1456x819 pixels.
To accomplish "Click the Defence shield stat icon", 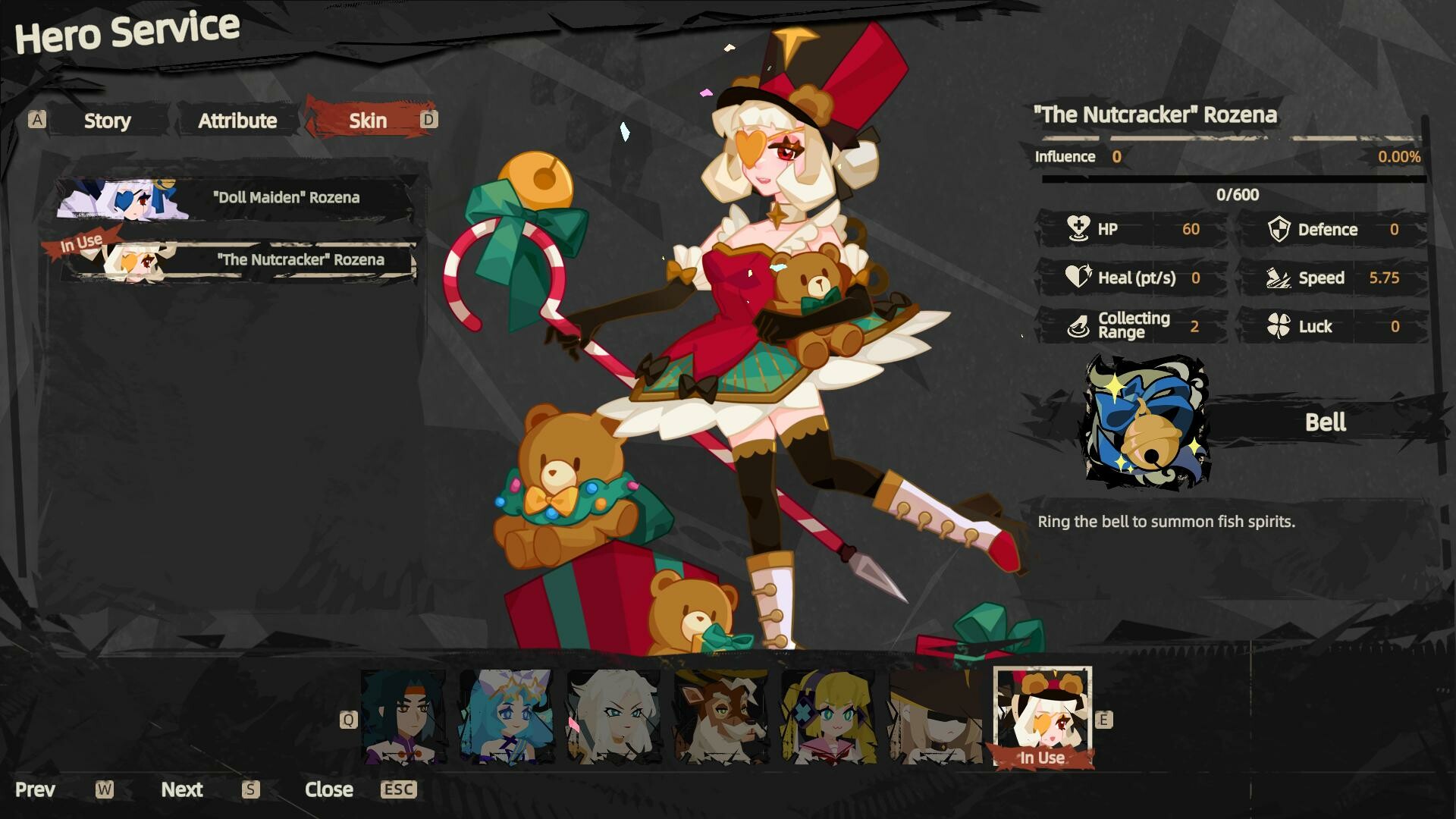I will (1280, 229).
